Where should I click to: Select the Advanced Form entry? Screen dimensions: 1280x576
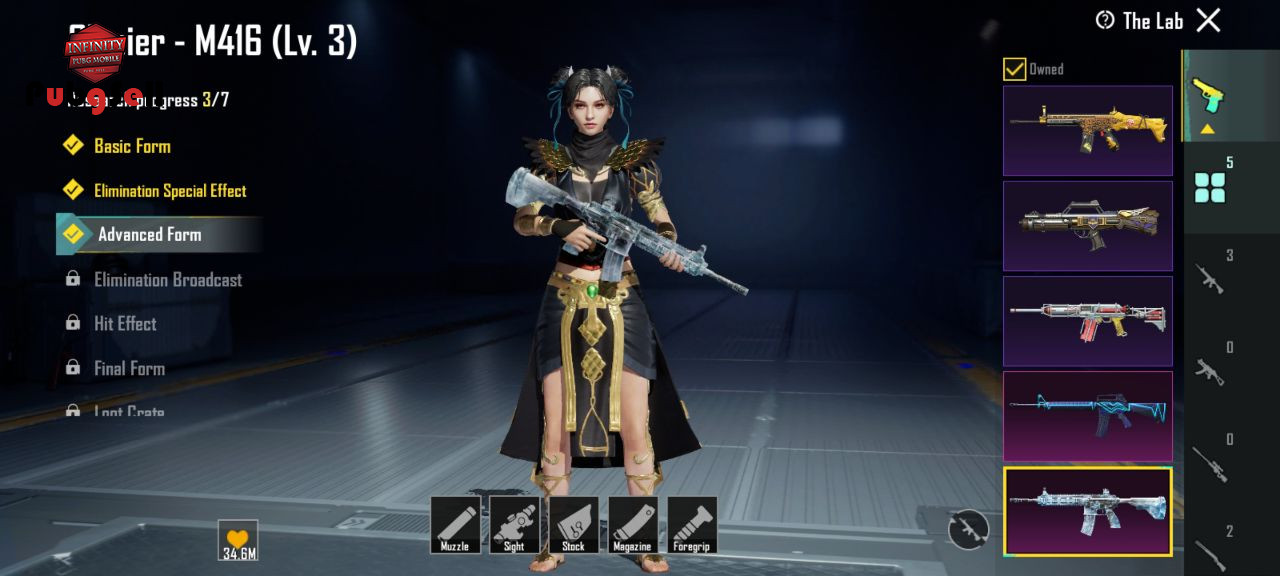point(150,235)
